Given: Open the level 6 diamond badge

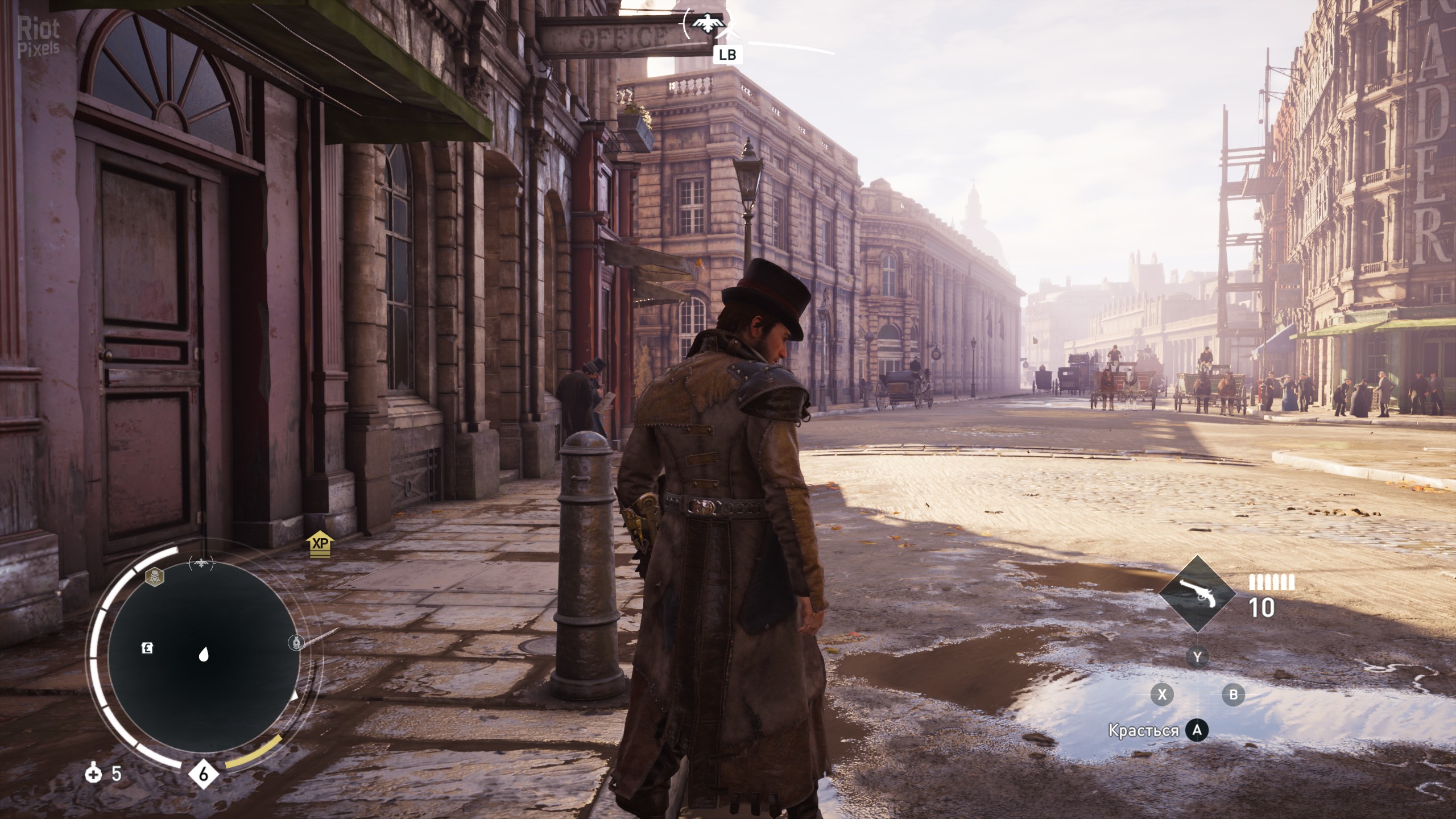Looking at the screenshot, I should click(204, 774).
